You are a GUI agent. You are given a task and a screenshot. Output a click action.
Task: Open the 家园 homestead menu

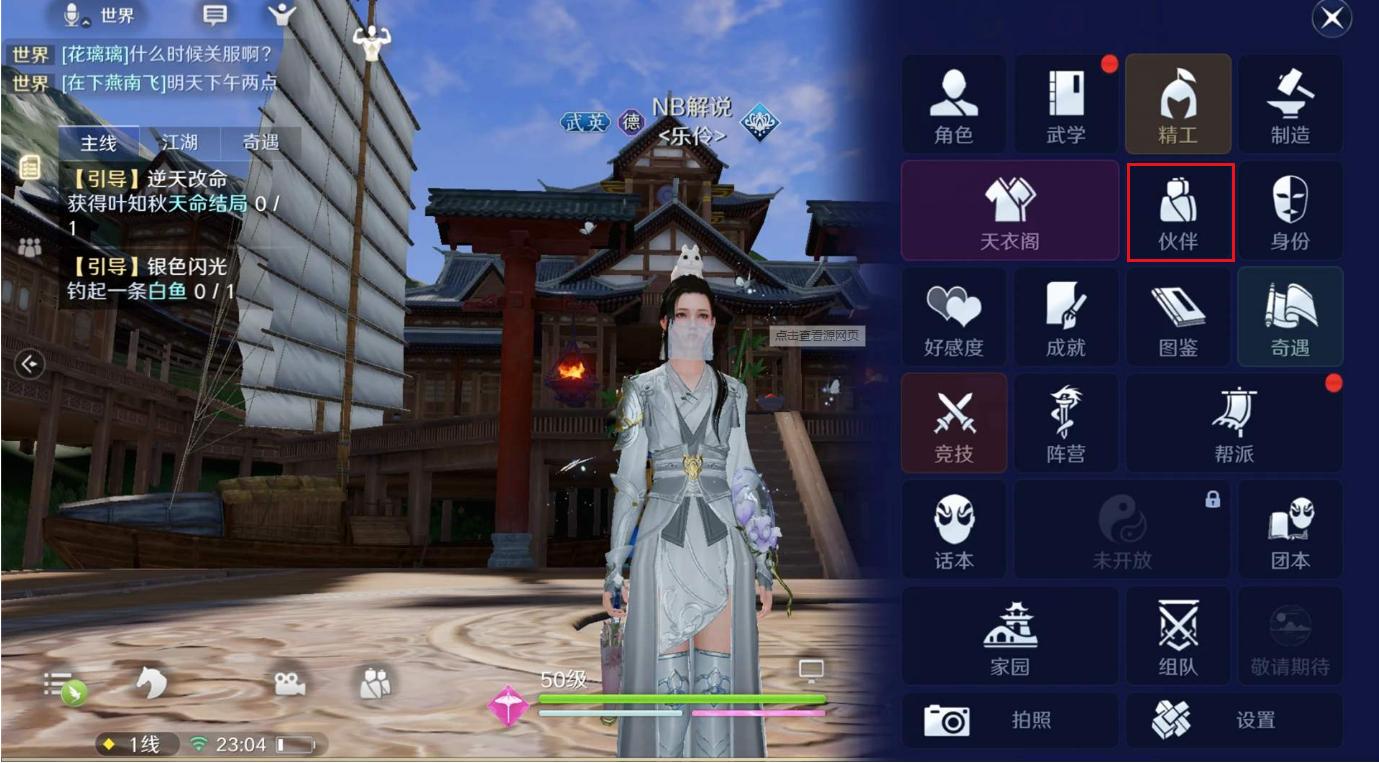(x=1010, y=635)
